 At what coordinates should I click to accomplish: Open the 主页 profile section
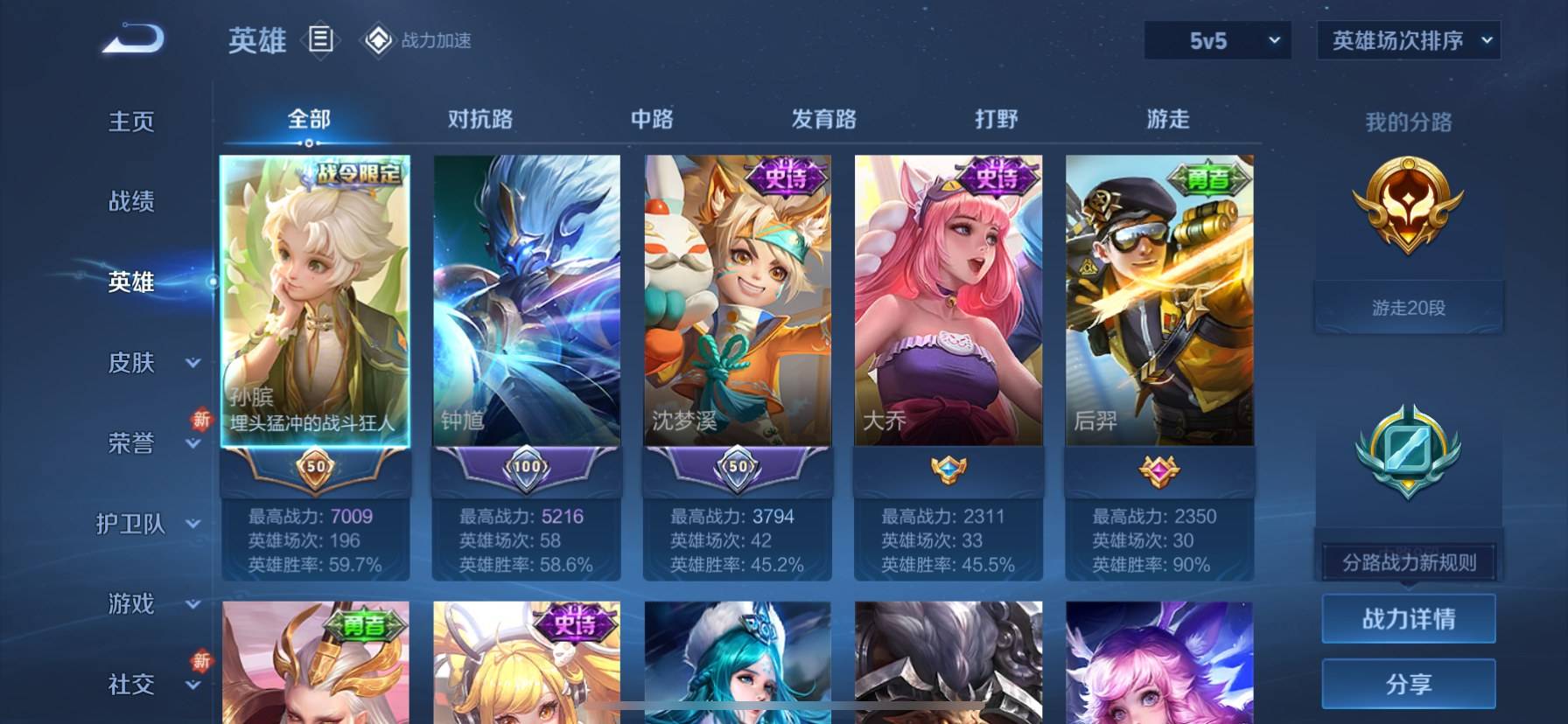coord(131,122)
